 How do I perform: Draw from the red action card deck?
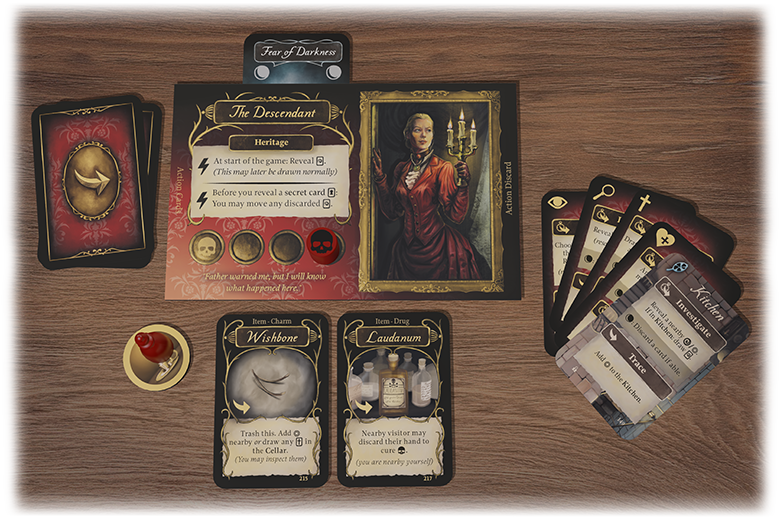click(x=91, y=181)
